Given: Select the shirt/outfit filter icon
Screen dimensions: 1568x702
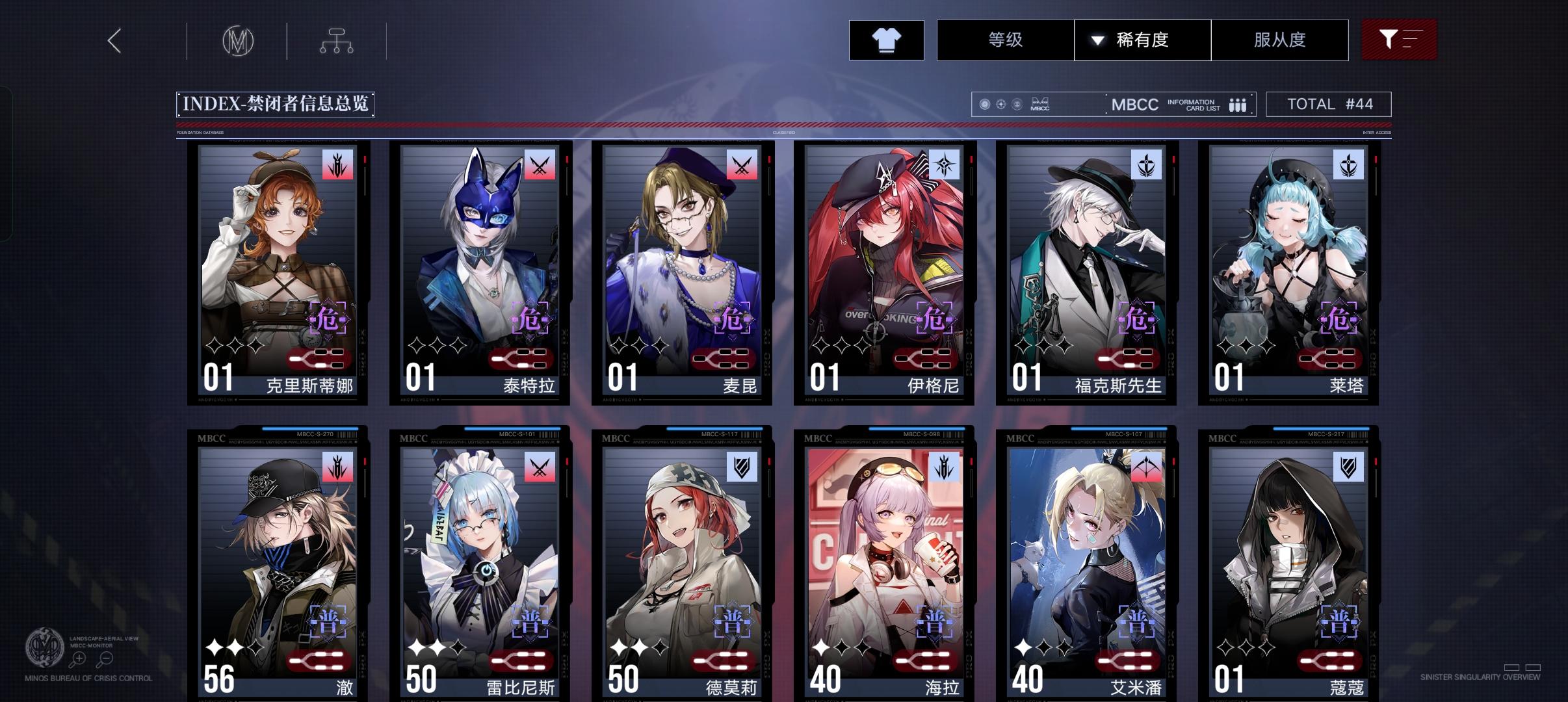Looking at the screenshot, I should (886, 40).
